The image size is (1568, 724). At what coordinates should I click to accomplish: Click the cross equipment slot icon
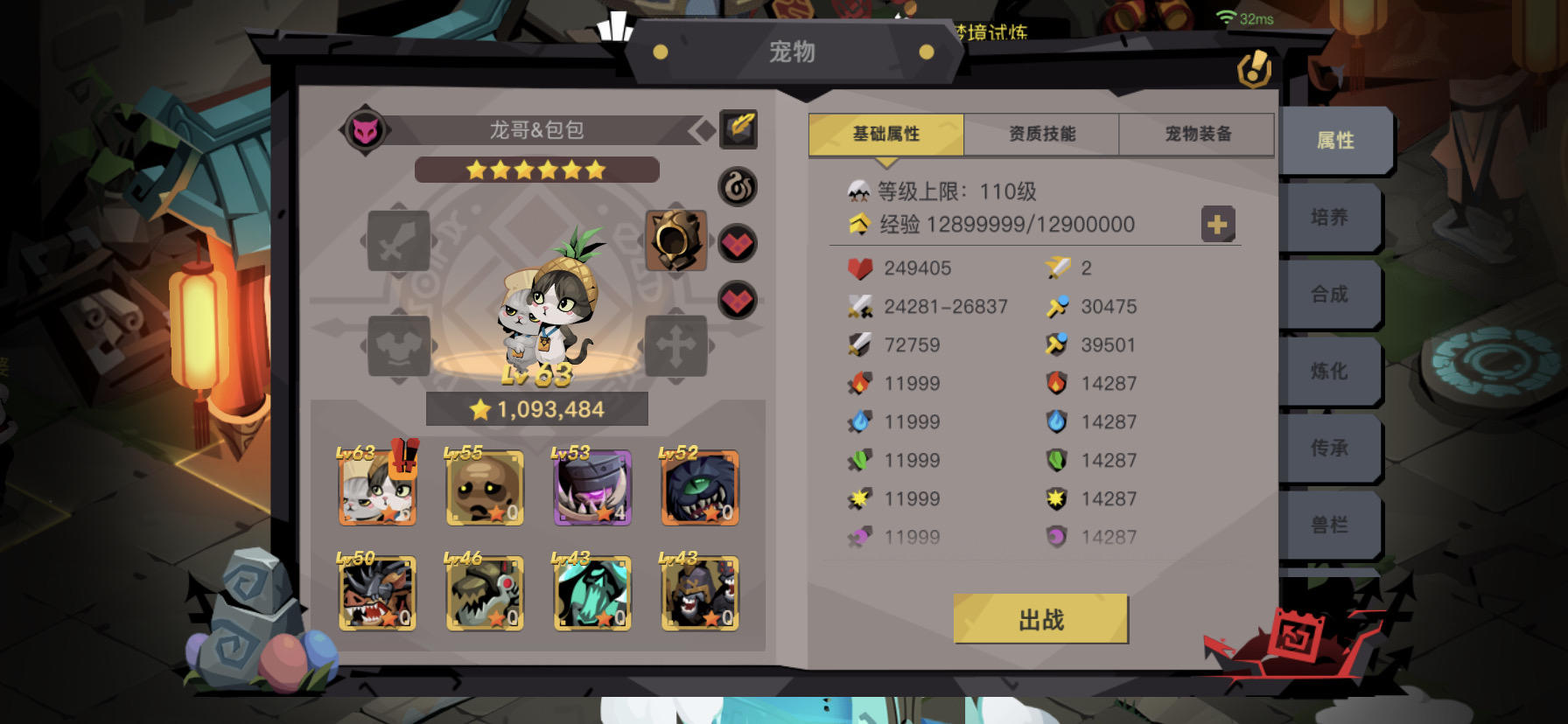pyautogui.click(x=675, y=344)
